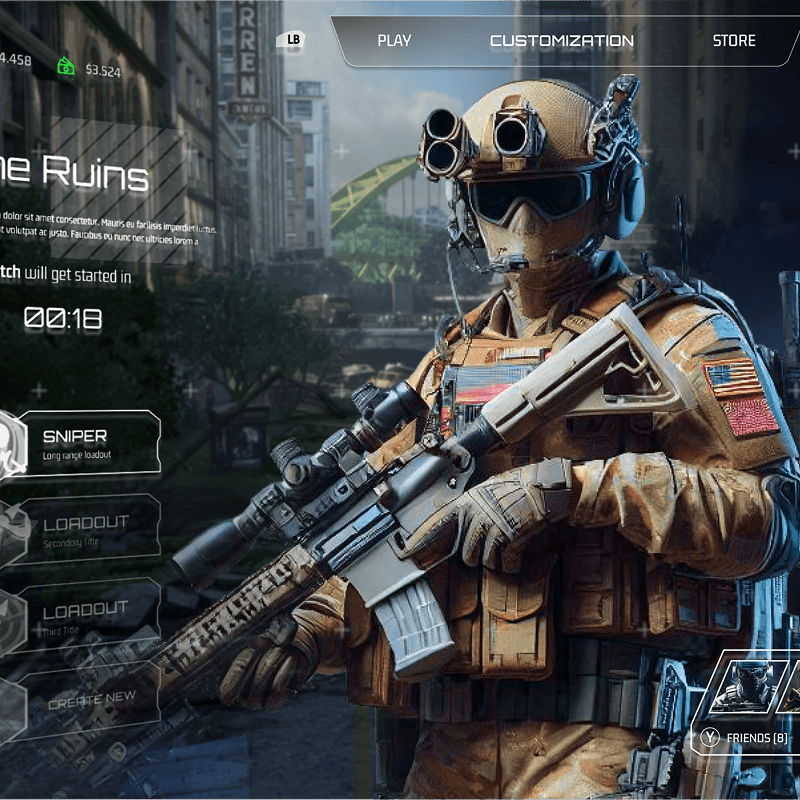Viewport: 800px width, 800px height.
Task: Create a new loadout with CREATE NEW
Action: click(90, 701)
